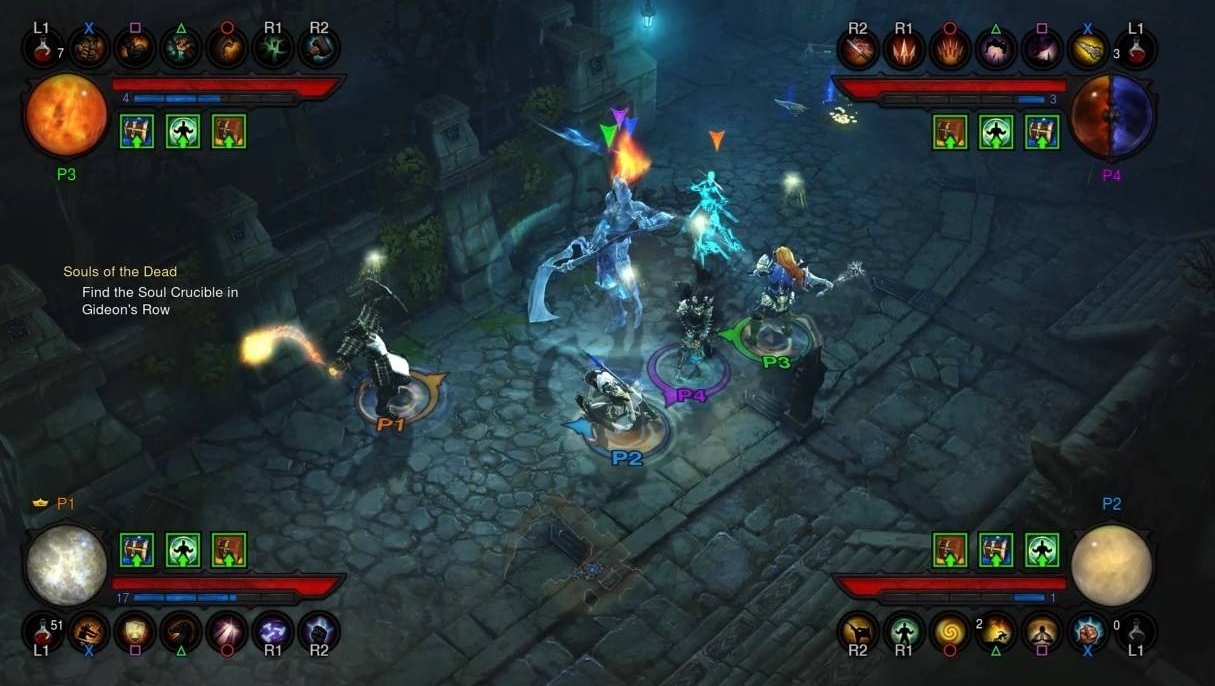
Task: Select P4's golden crossbow bolt skill
Action: click(1087, 48)
